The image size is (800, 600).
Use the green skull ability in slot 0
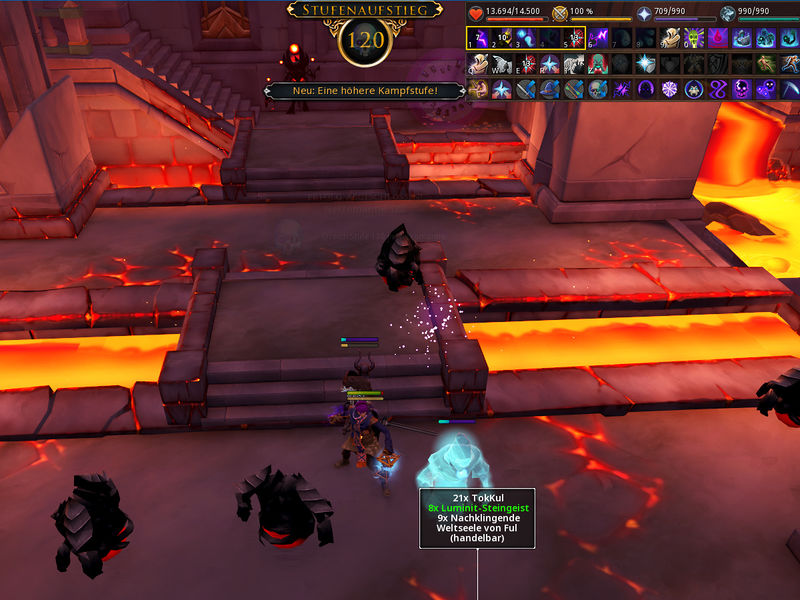click(694, 38)
